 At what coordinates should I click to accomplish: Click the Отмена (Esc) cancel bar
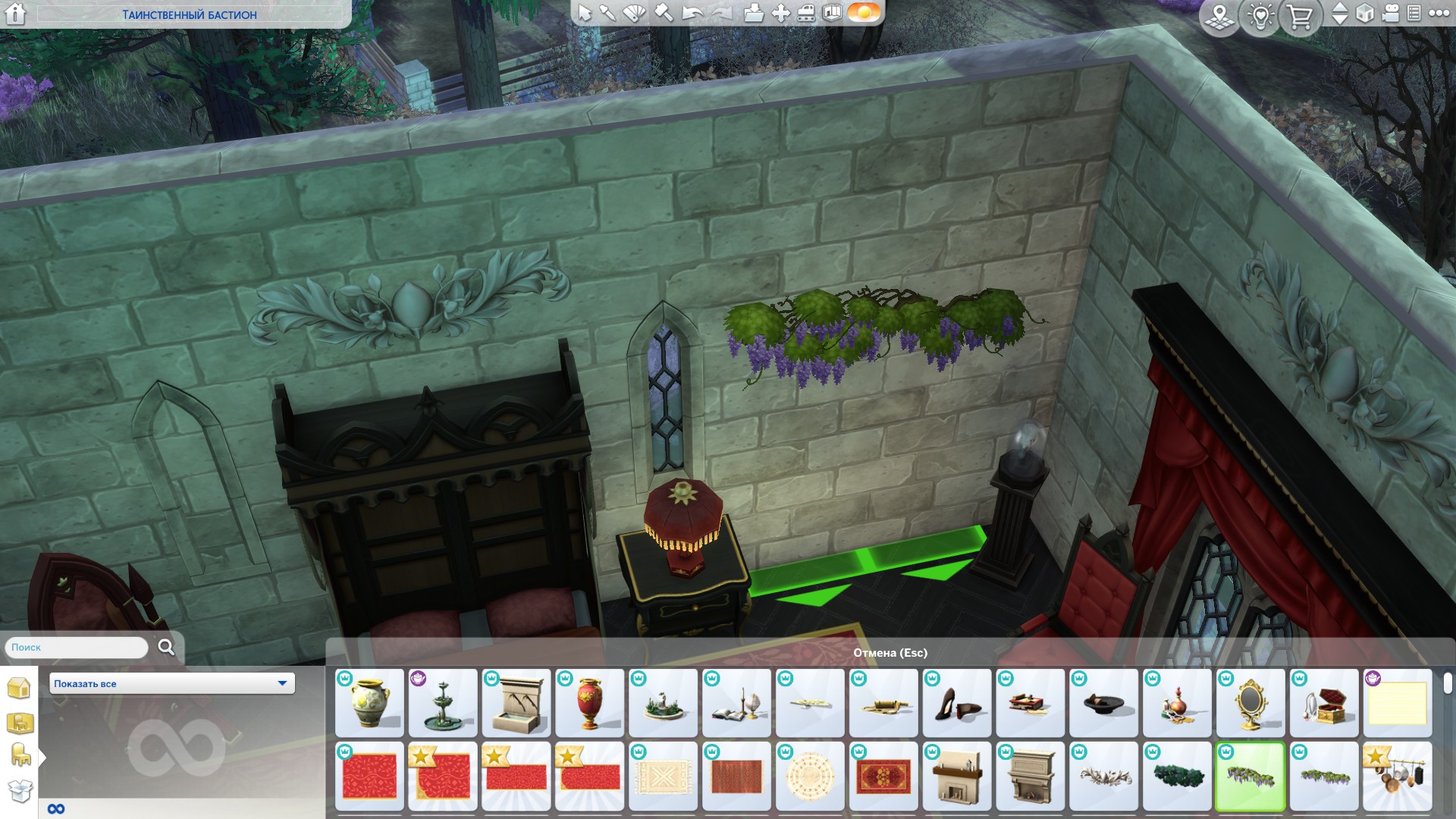pyautogui.click(x=890, y=653)
